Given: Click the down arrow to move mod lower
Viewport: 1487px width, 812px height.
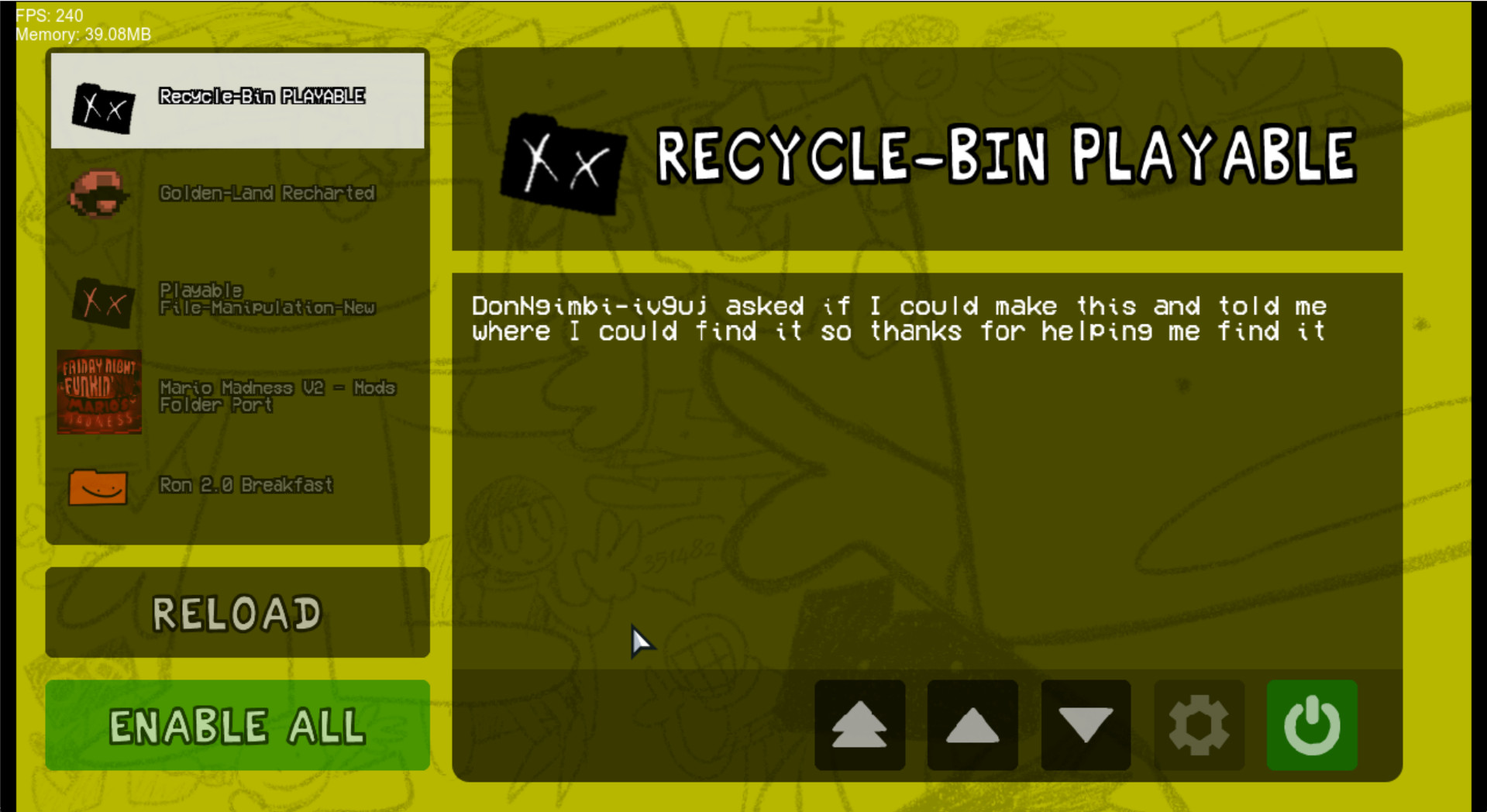Looking at the screenshot, I should click(x=1086, y=724).
